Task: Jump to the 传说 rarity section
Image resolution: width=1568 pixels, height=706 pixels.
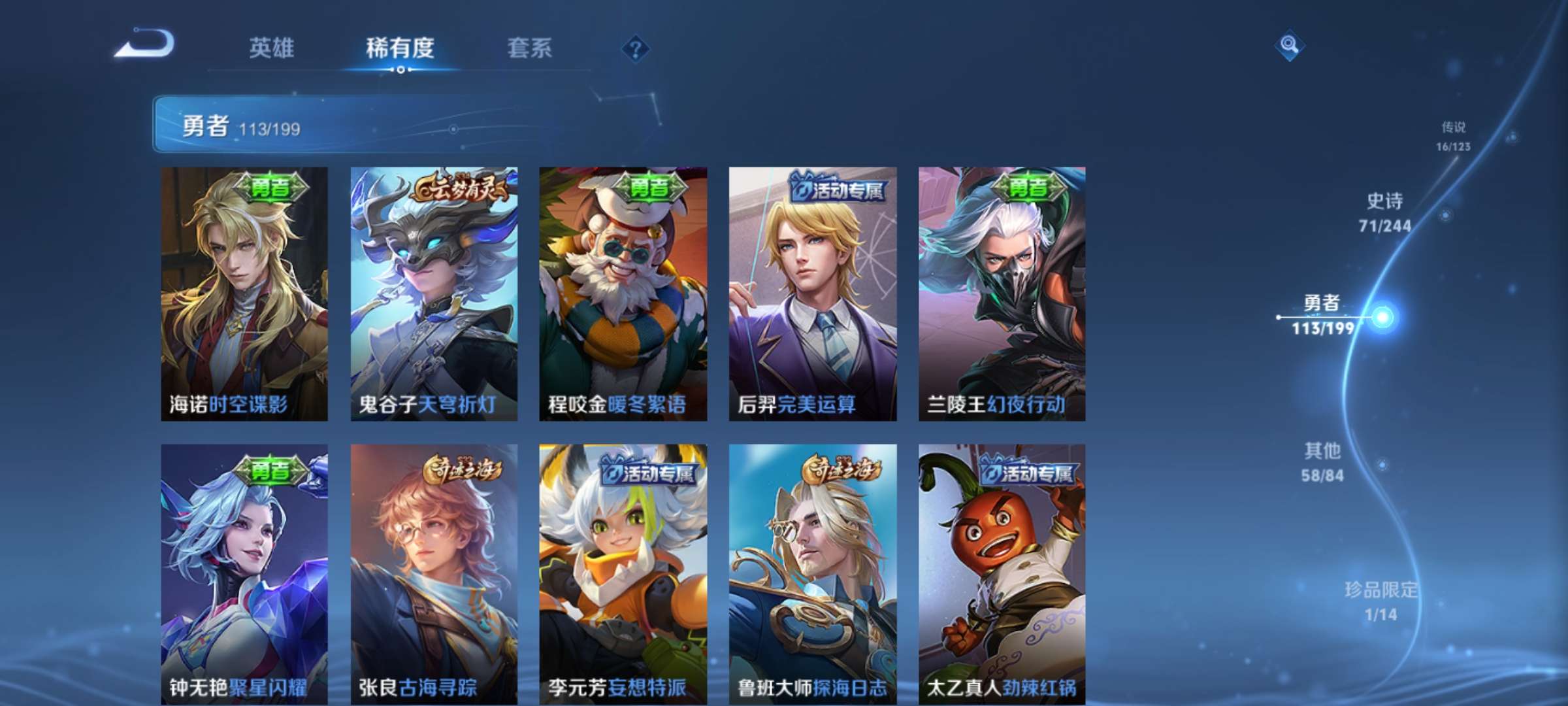Action: [1454, 136]
